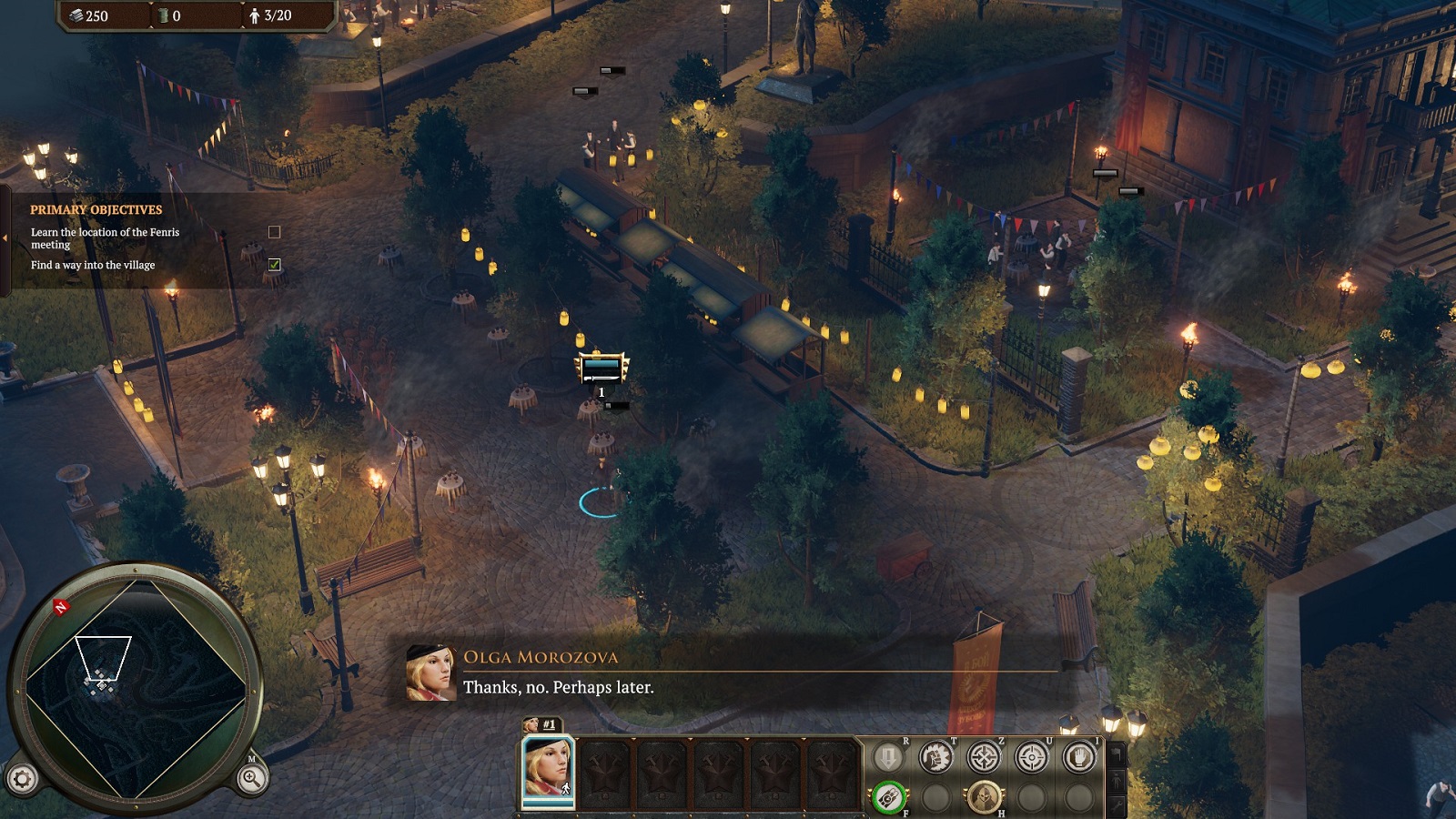Viewport: 1456px width, 819px height.
Task: Open the flag tab on command panel
Action: (x=1117, y=754)
